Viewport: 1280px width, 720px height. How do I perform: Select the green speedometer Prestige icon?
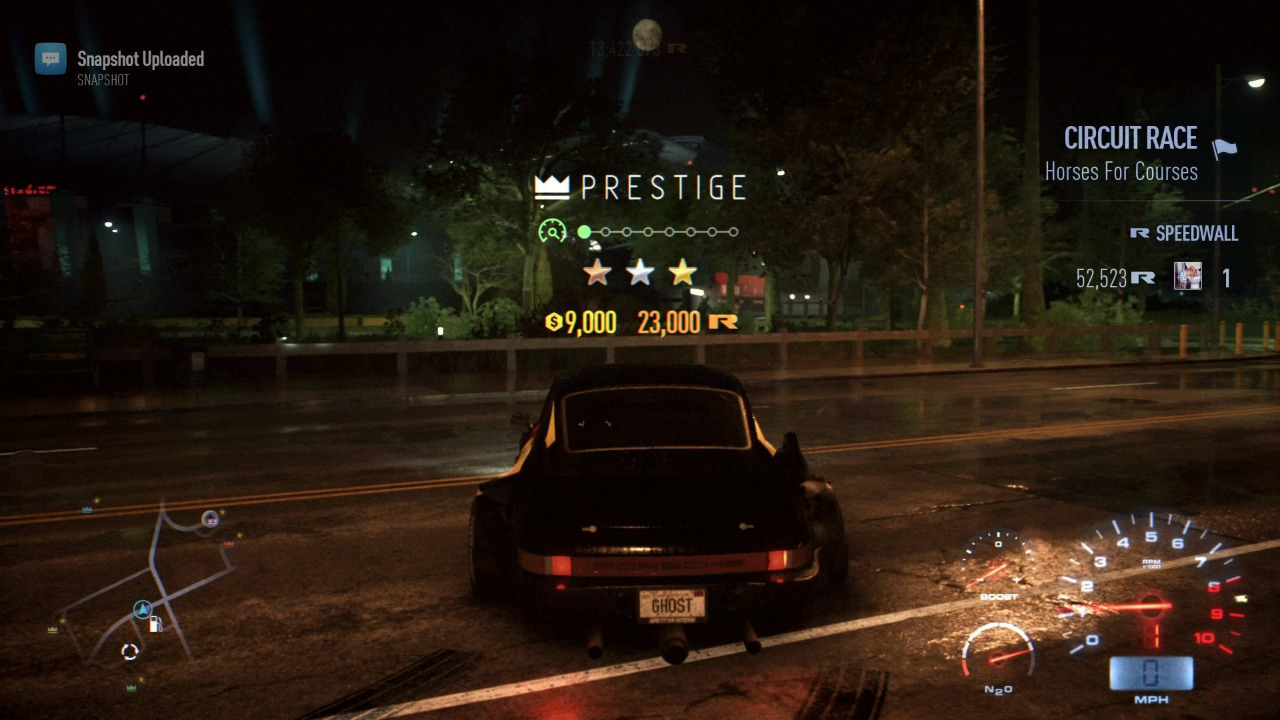coord(551,232)
